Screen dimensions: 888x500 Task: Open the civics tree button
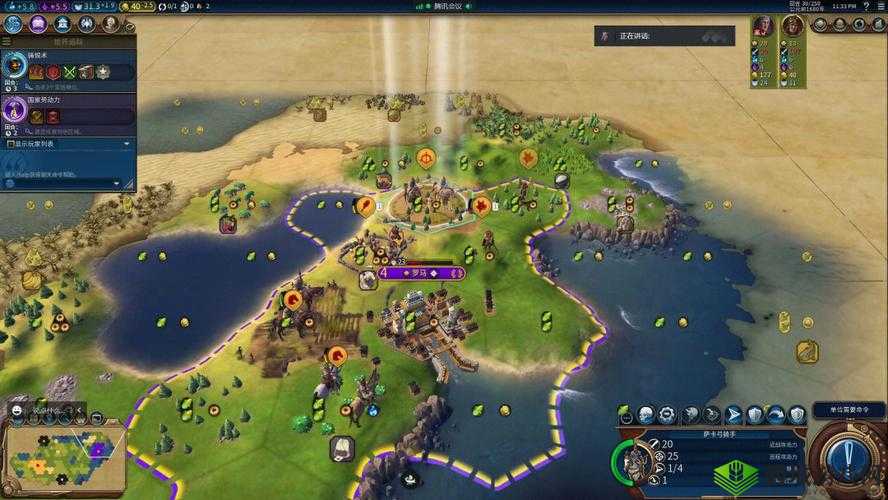click(x=39, y=23)
